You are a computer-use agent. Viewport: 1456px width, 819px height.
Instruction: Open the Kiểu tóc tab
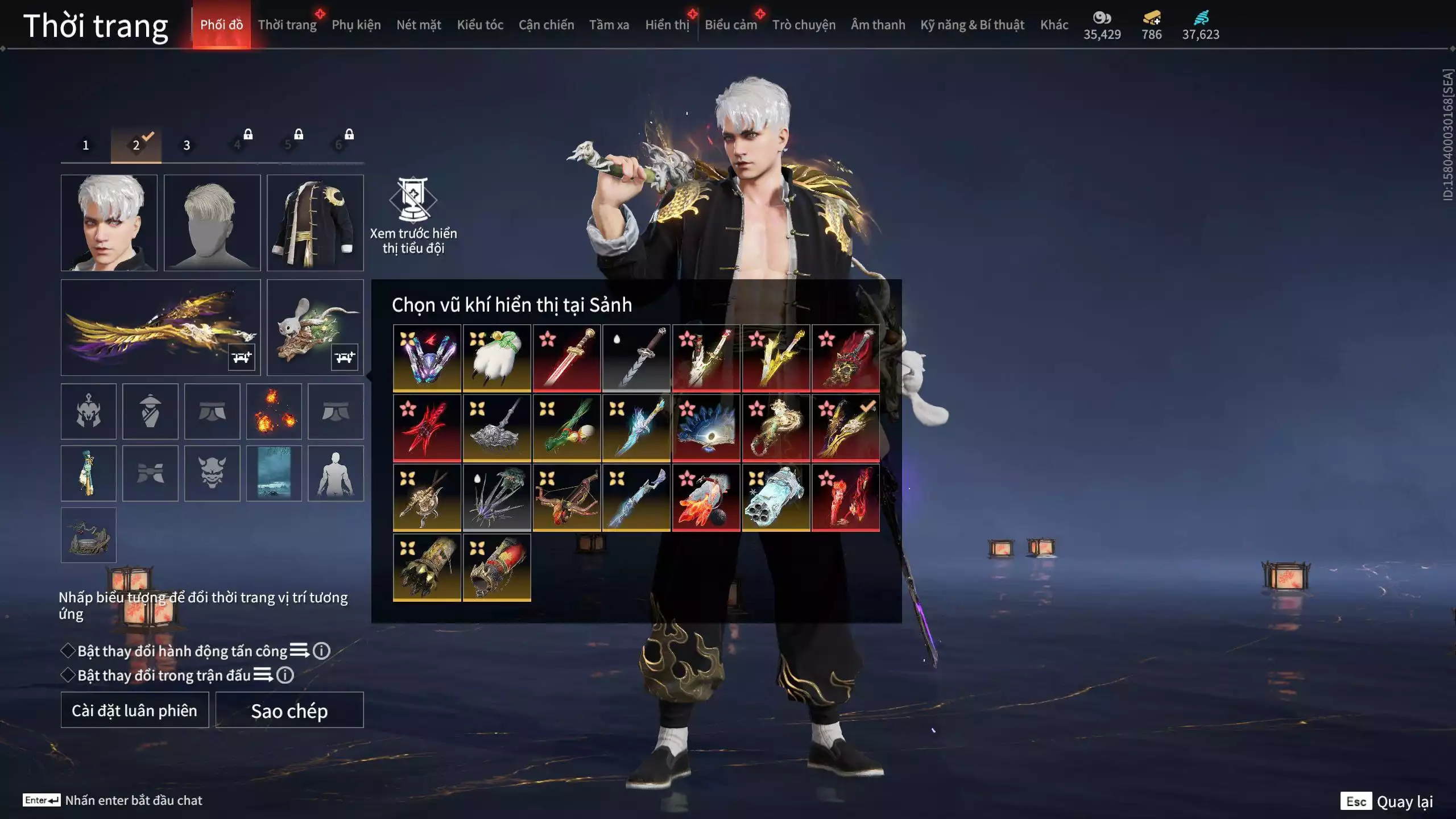479,25
